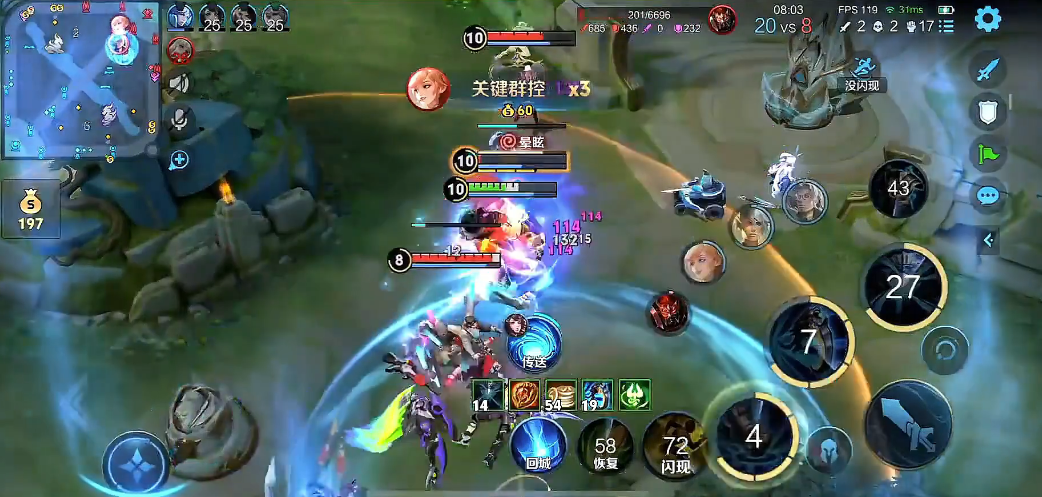Send the shield defend signal
1042x497 pixels.
(988, 113)
